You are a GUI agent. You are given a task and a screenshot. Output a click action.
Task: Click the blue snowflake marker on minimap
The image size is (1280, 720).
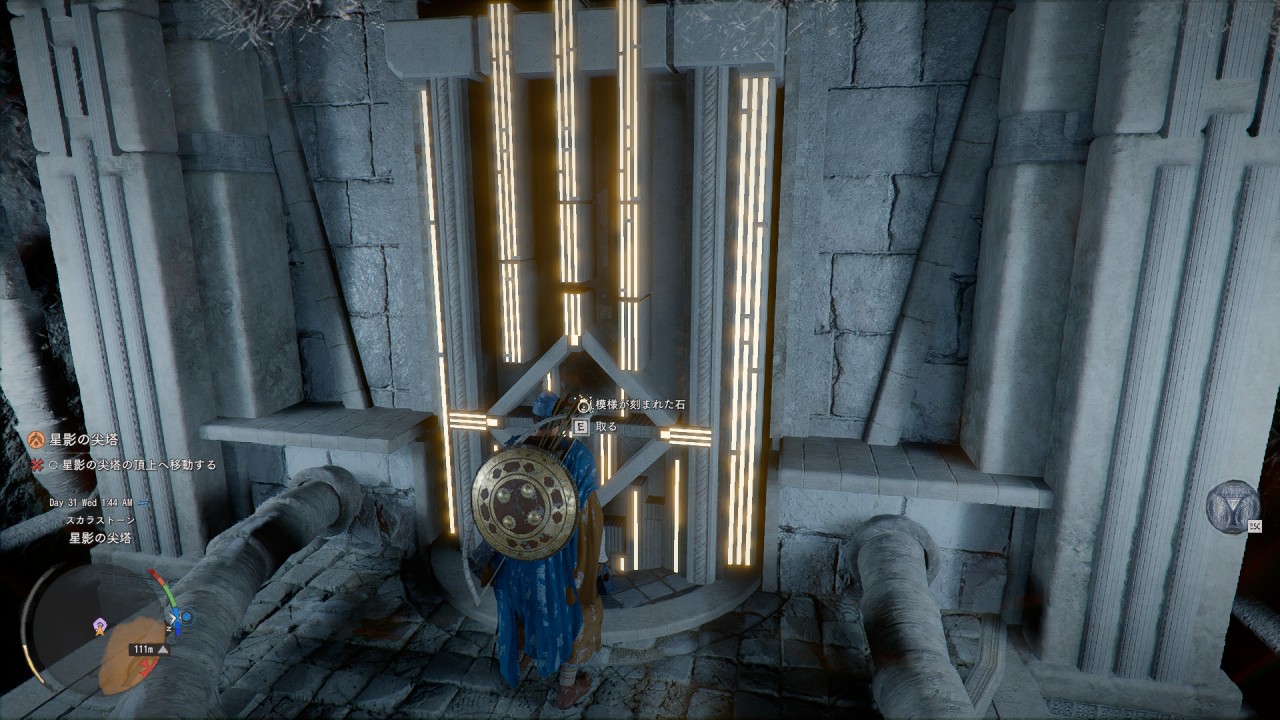(x=186, y=618)
